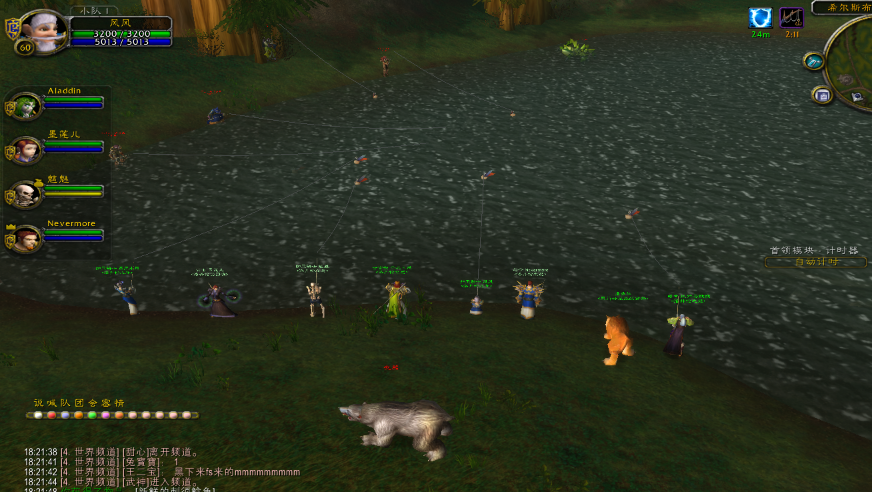Click the red chat color orb
The width and height of the screenshot is (872, 492).
click(51, 415)
